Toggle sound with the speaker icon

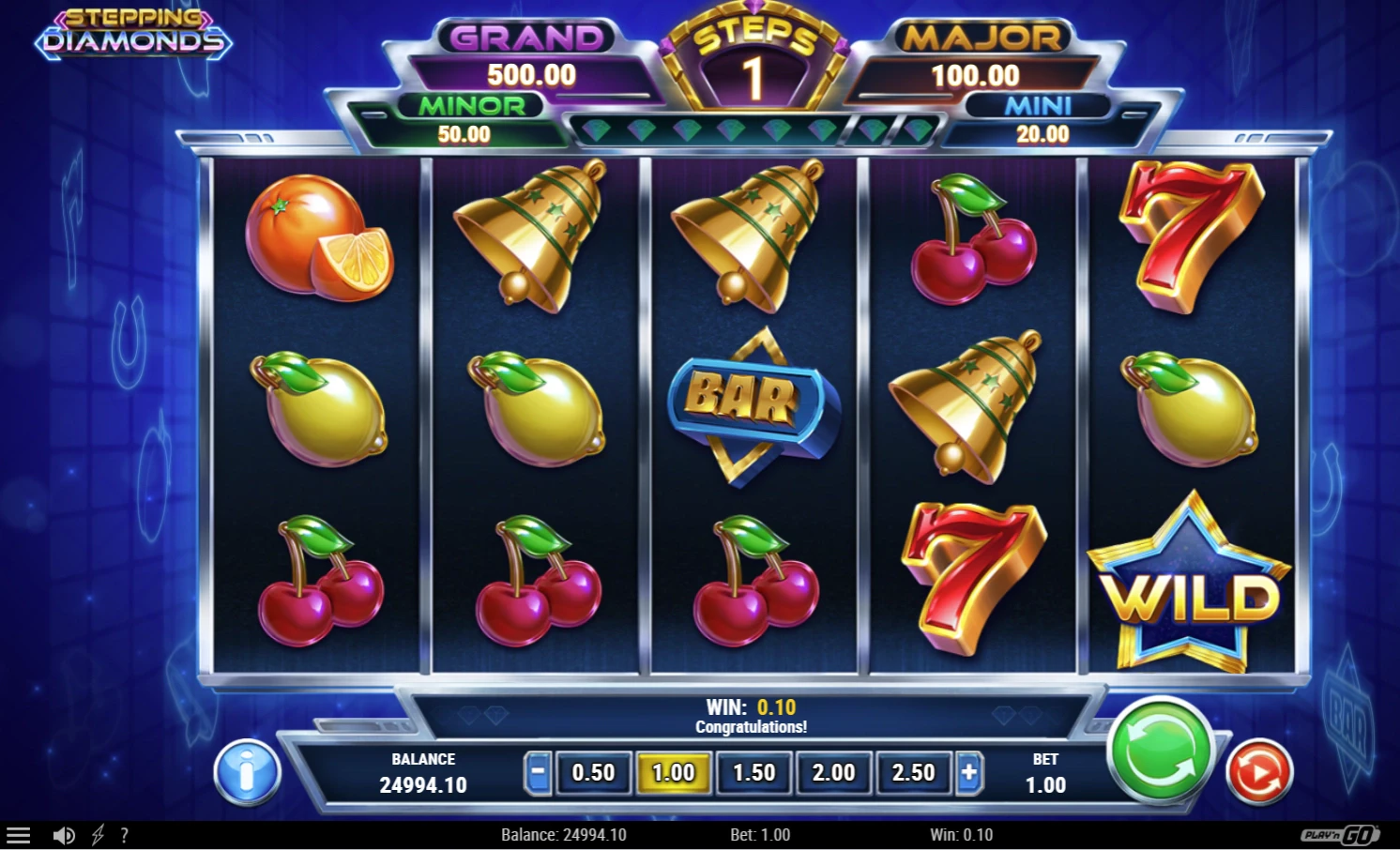point(64,835)
